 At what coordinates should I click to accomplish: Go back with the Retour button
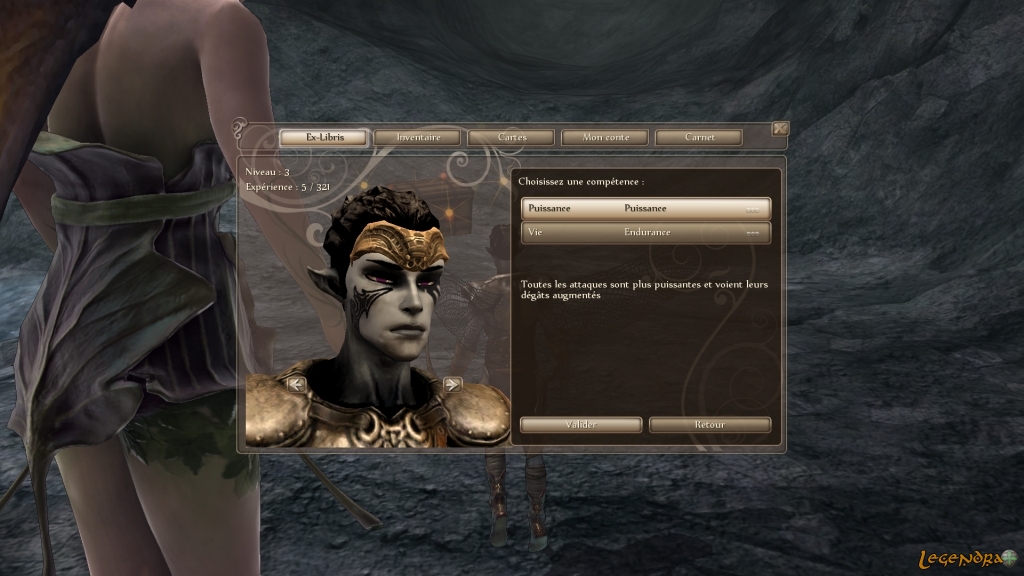coord(710,425)
